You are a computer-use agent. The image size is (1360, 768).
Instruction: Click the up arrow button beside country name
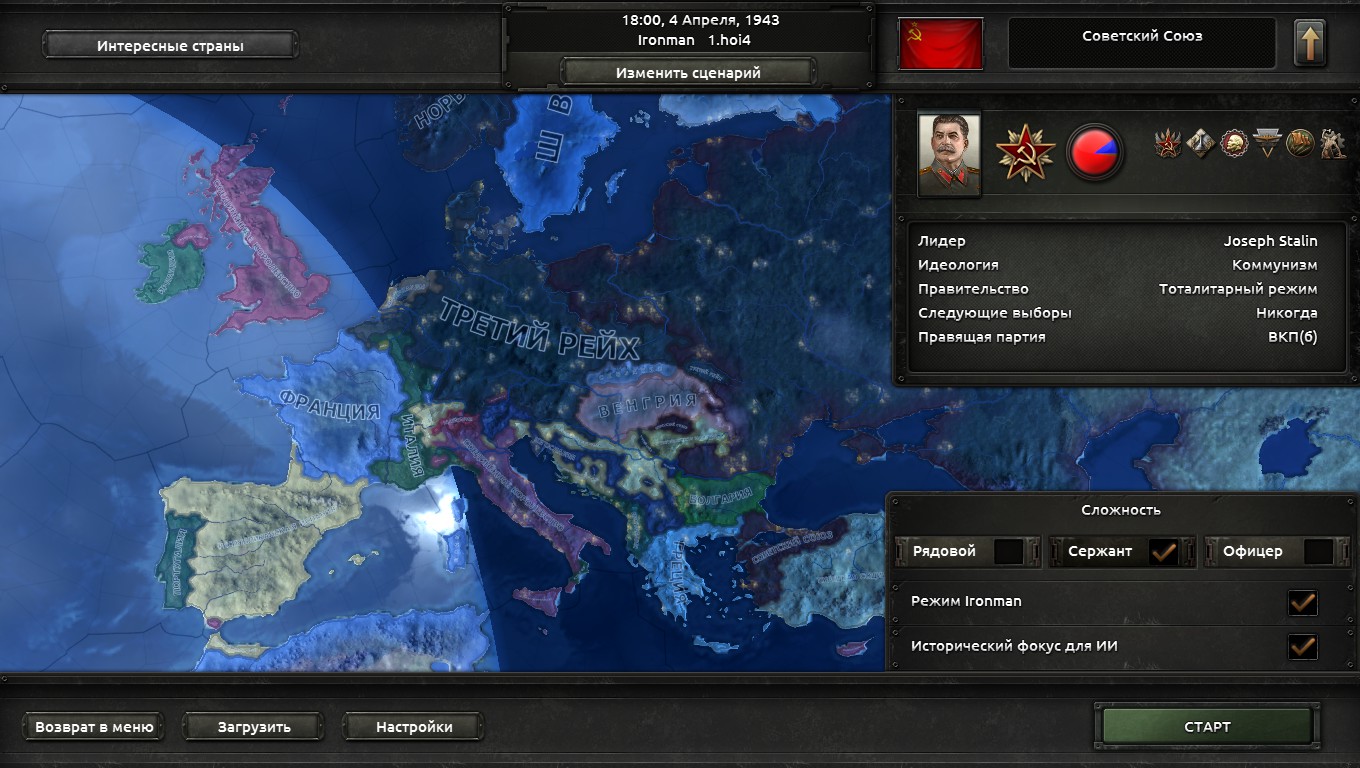[x=1309, y=44]
